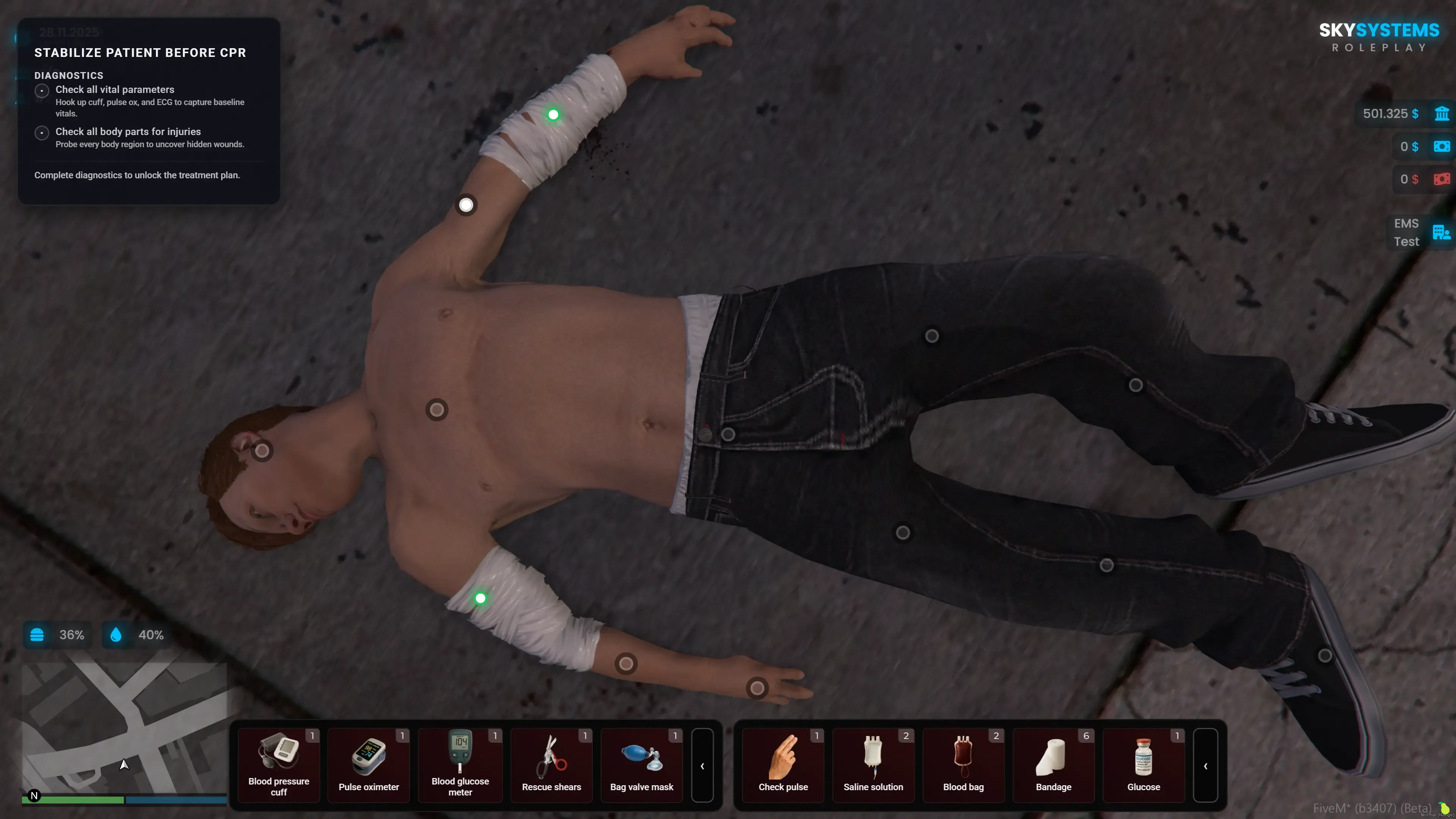Select the Glucose vial item

[1143, 765]
